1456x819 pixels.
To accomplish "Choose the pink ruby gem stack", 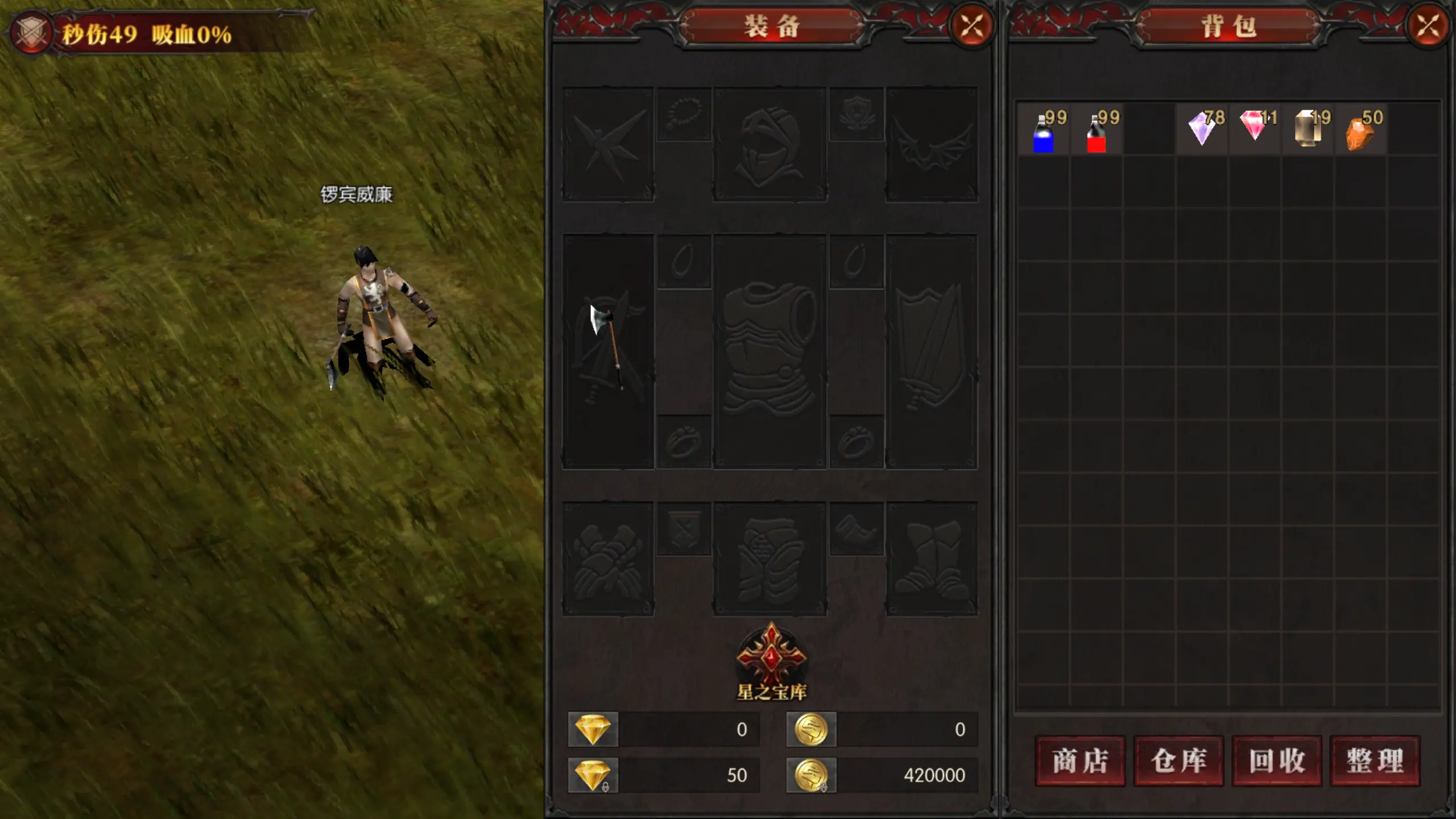I will [x=1255, y=129].
